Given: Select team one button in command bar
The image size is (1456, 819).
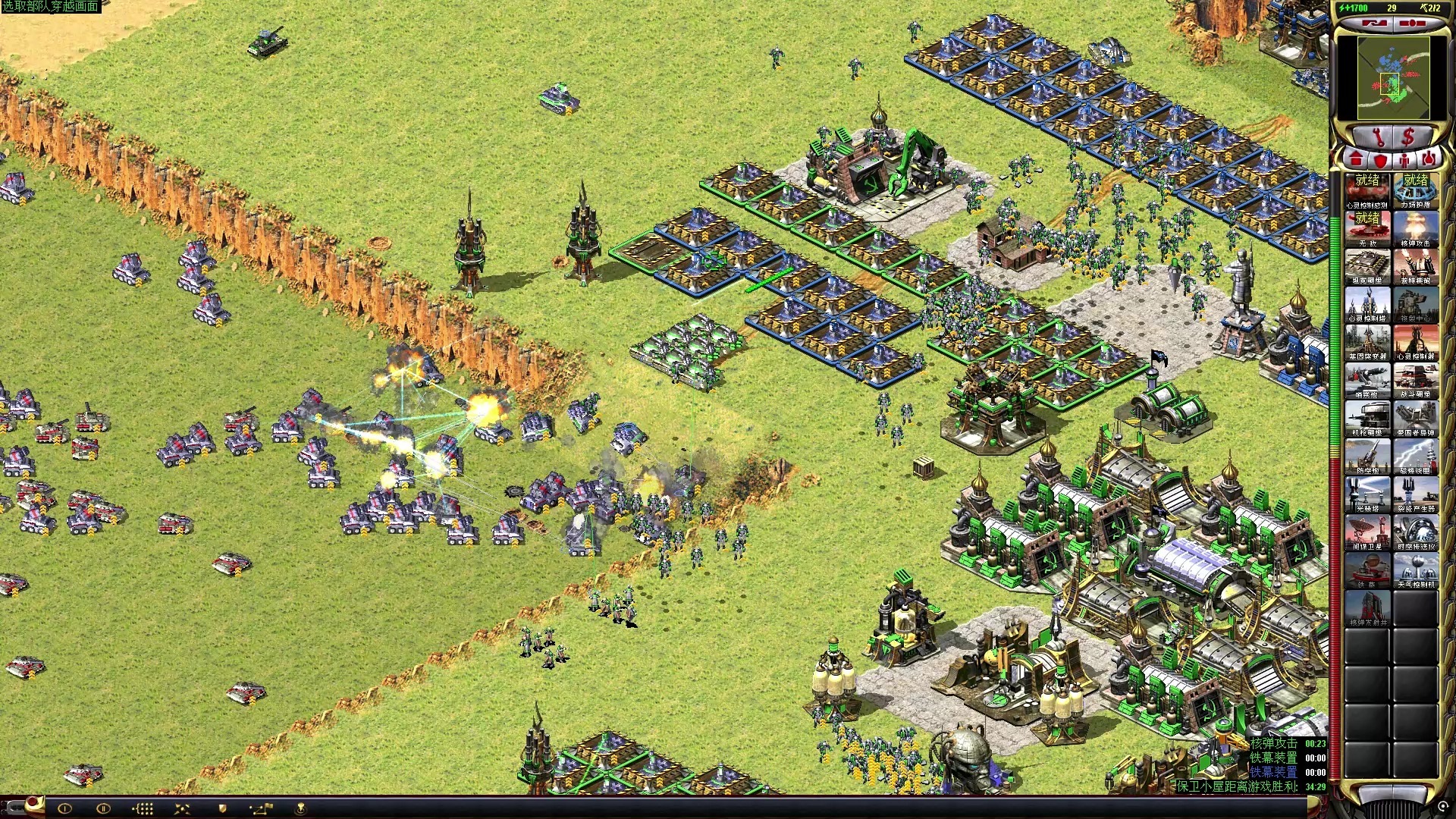Looking at the screenshot, I should coord(64,808).
